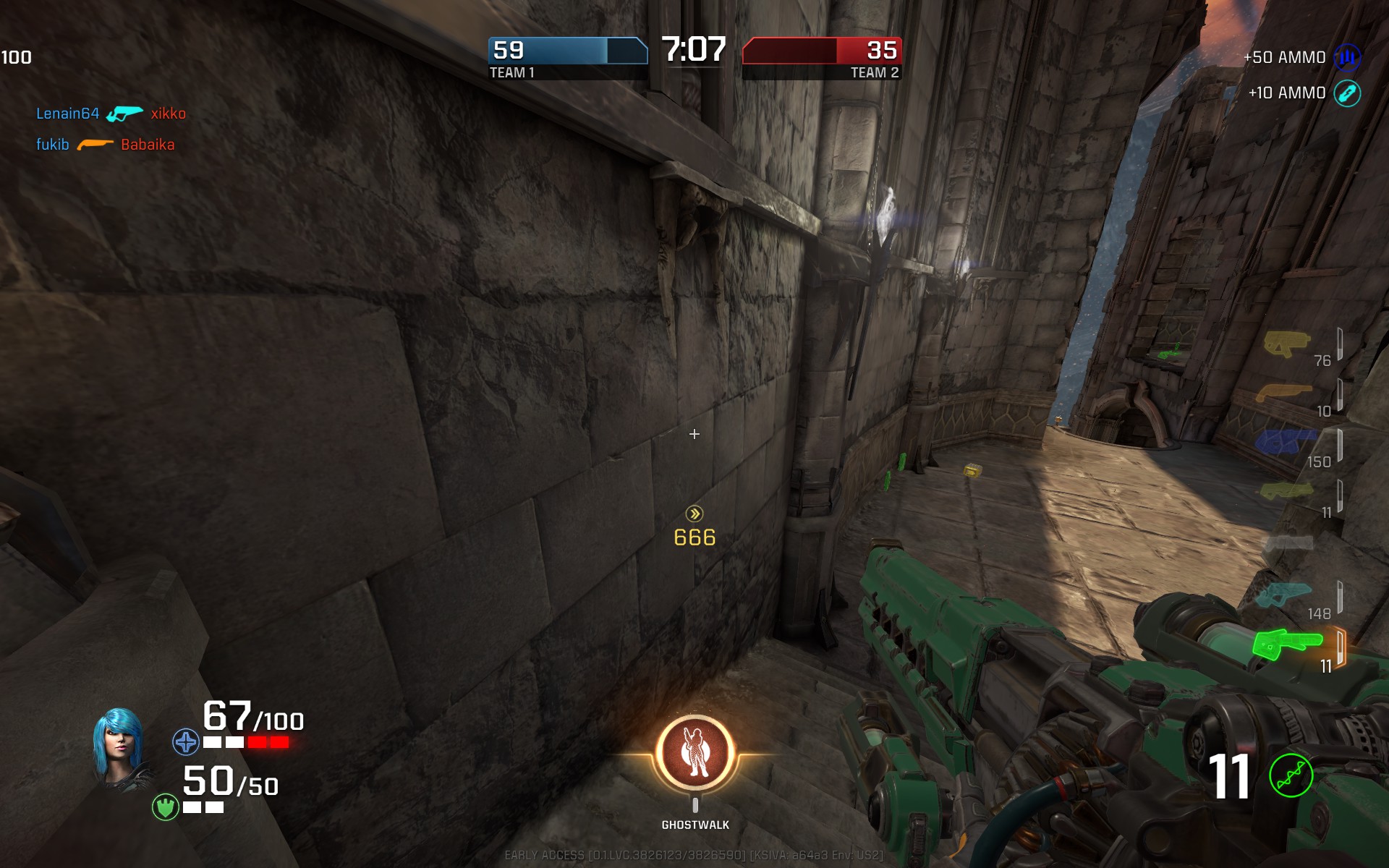Viewport: 1389px width, 868px height.
Task: Choose the blue nailgun with 150 ammo
Action: 1286,441
